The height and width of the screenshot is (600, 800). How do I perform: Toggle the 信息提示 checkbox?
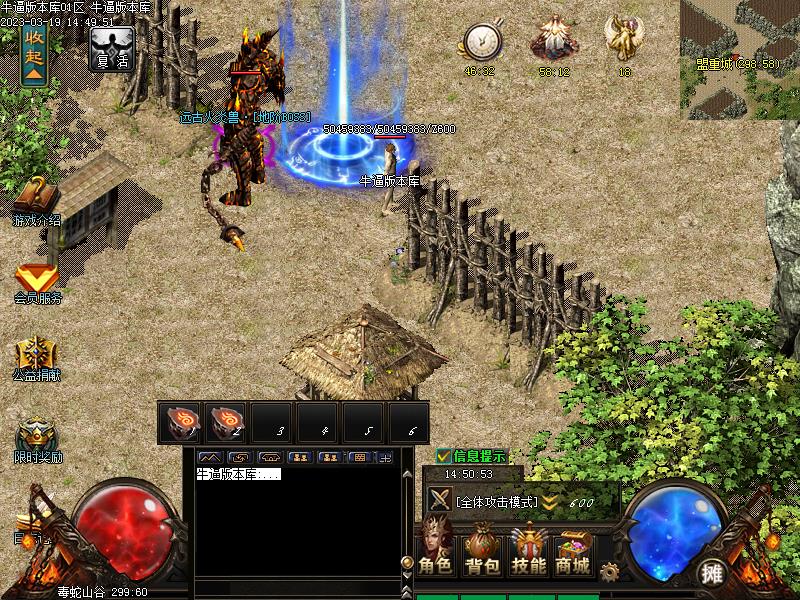(x=444, y=456)
